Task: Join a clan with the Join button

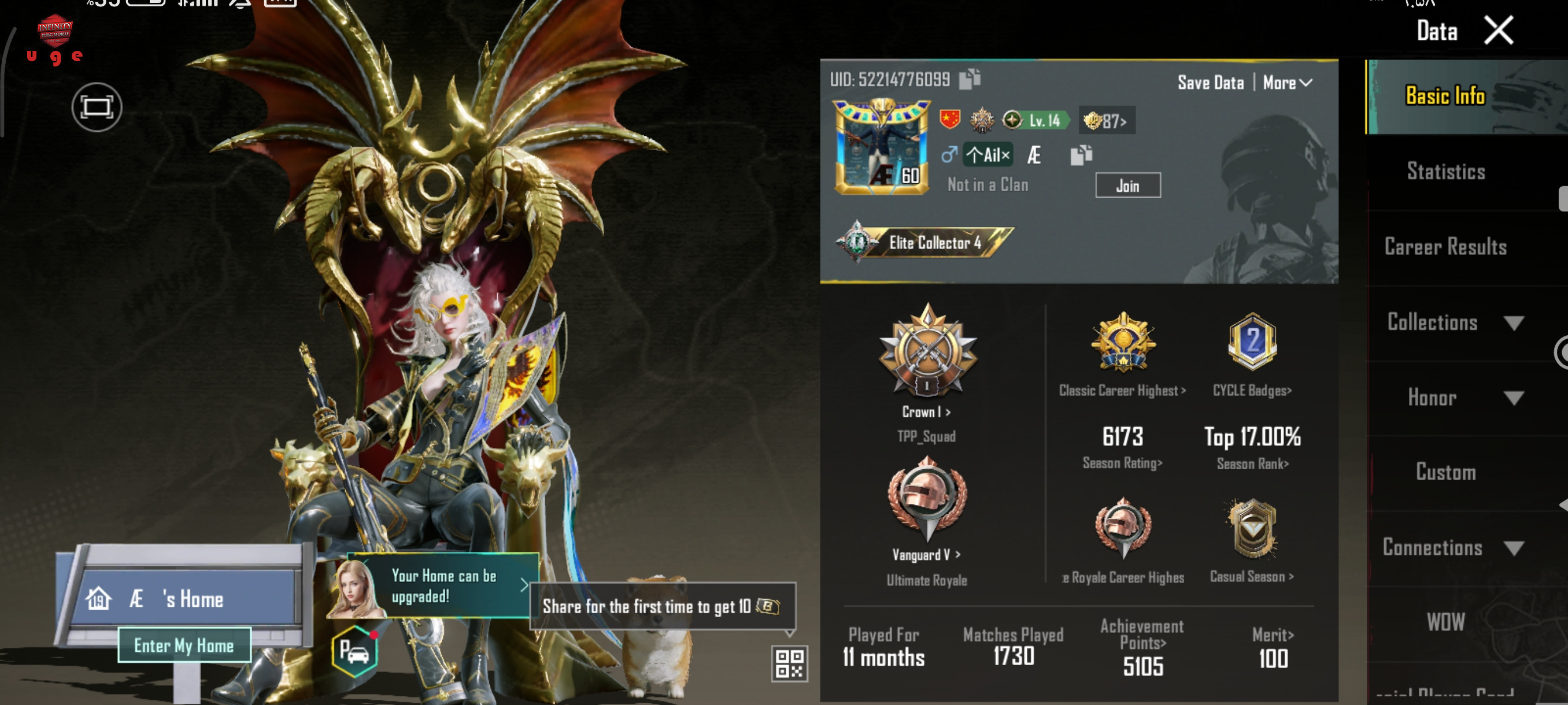Action: tap(1127, 185)
